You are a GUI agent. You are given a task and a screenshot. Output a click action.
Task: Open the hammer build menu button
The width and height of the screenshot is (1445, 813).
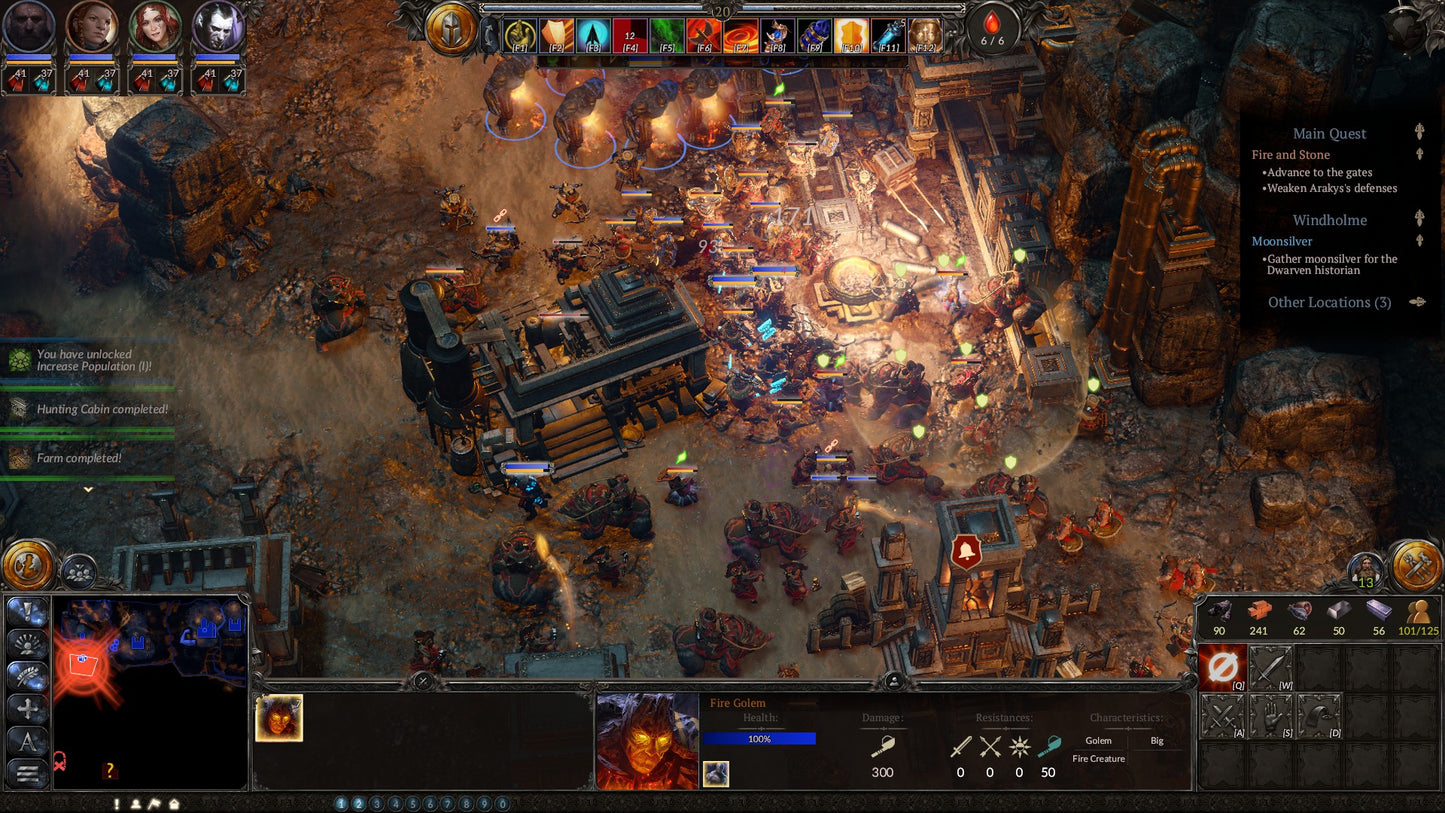(x=1416, y=565)
